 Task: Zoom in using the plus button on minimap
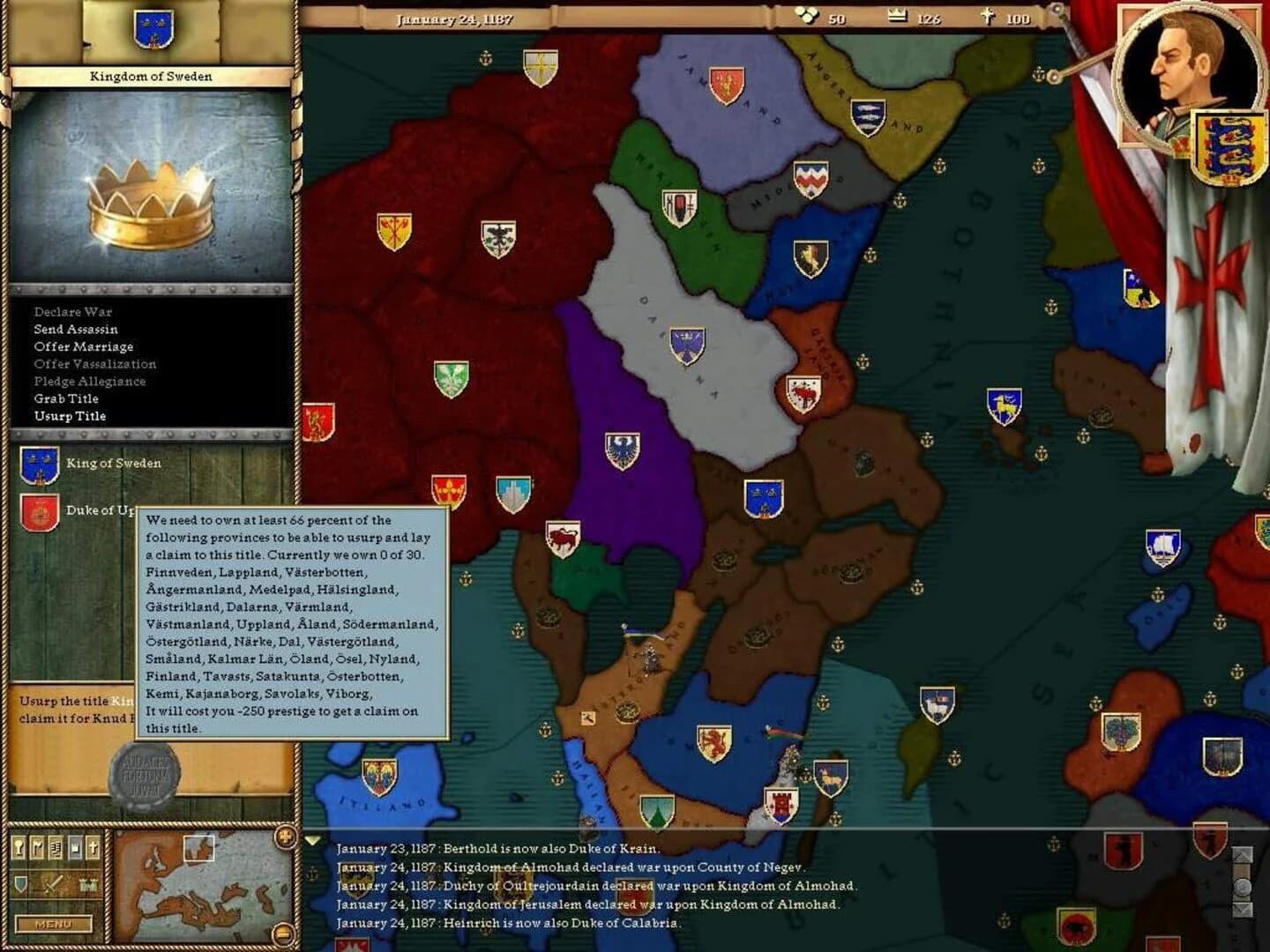(x=285, y=838)
